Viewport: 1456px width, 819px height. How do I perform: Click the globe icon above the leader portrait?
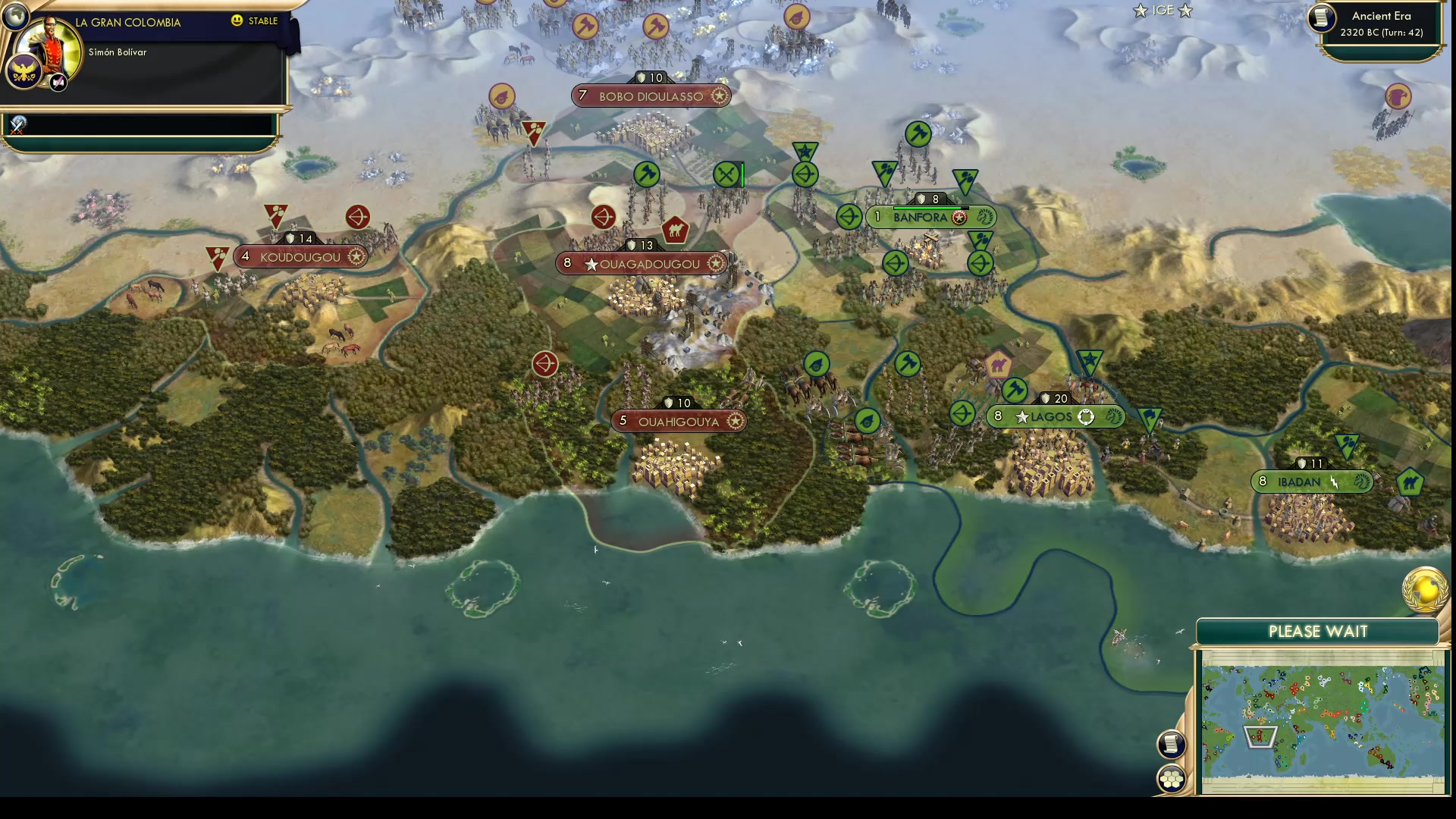(x=15, y=15)
